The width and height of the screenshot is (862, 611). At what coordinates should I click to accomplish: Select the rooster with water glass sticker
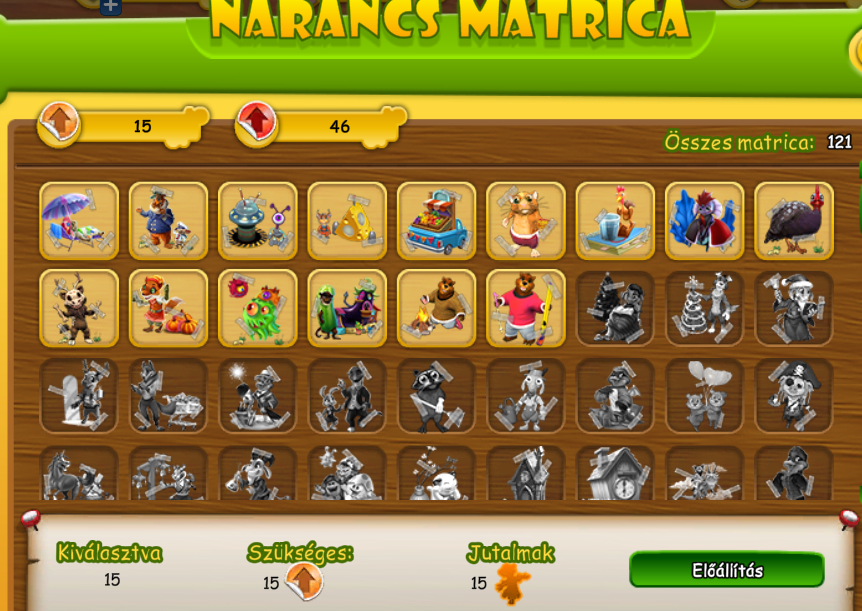click(x=615, y=221)
